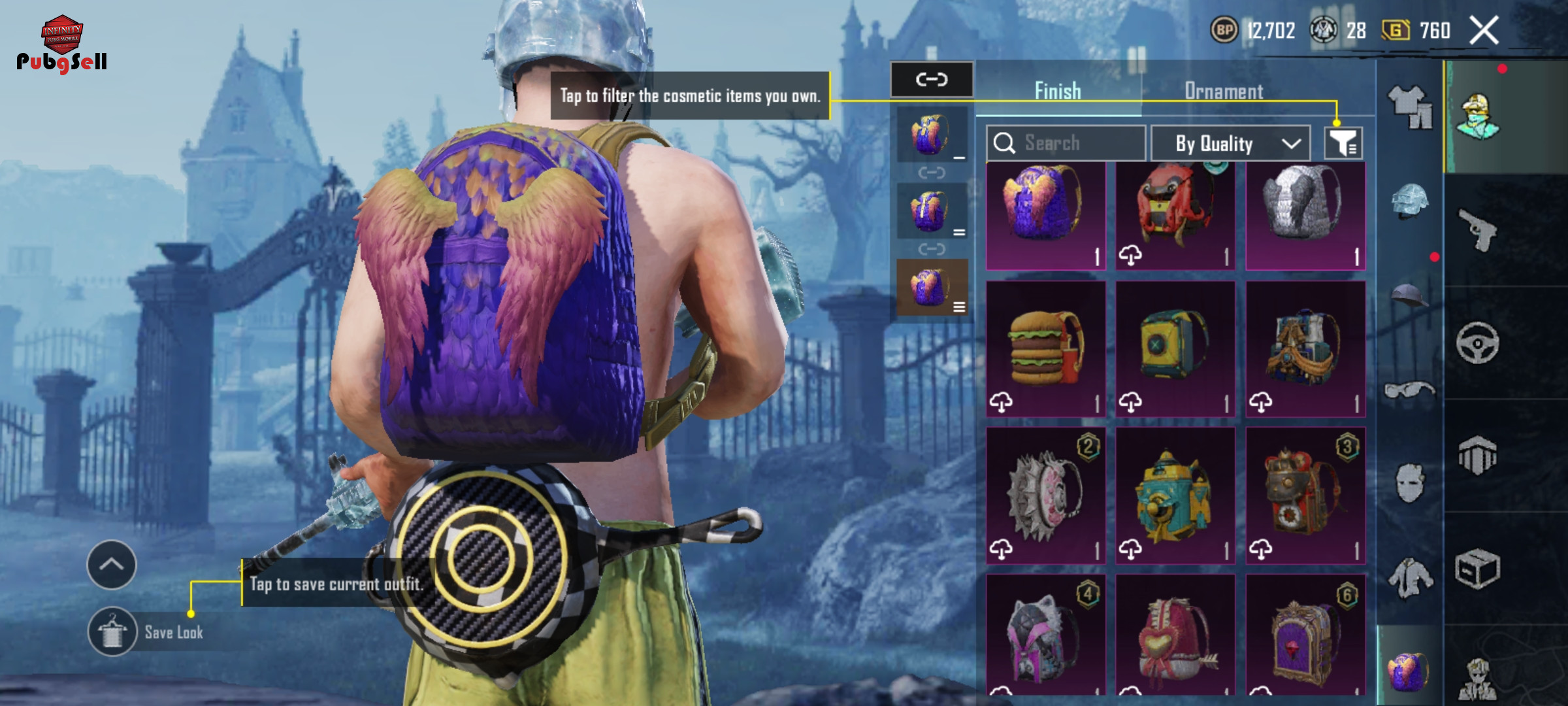Open the outfit clothing category
The height and width of the screenshot is (706, 1568).
[1409, 106]
